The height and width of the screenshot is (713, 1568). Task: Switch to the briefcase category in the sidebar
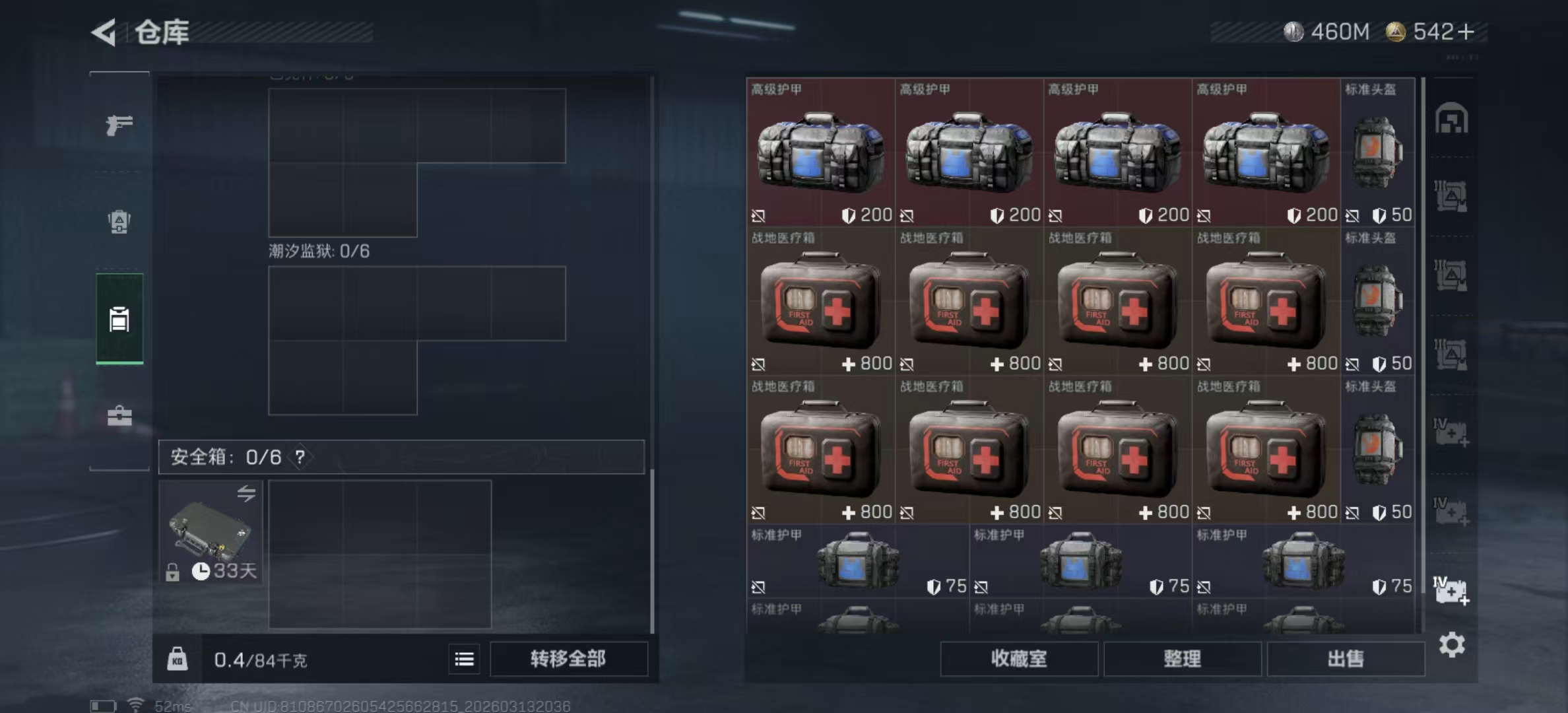pyautogui.click(x=119, y=417)
